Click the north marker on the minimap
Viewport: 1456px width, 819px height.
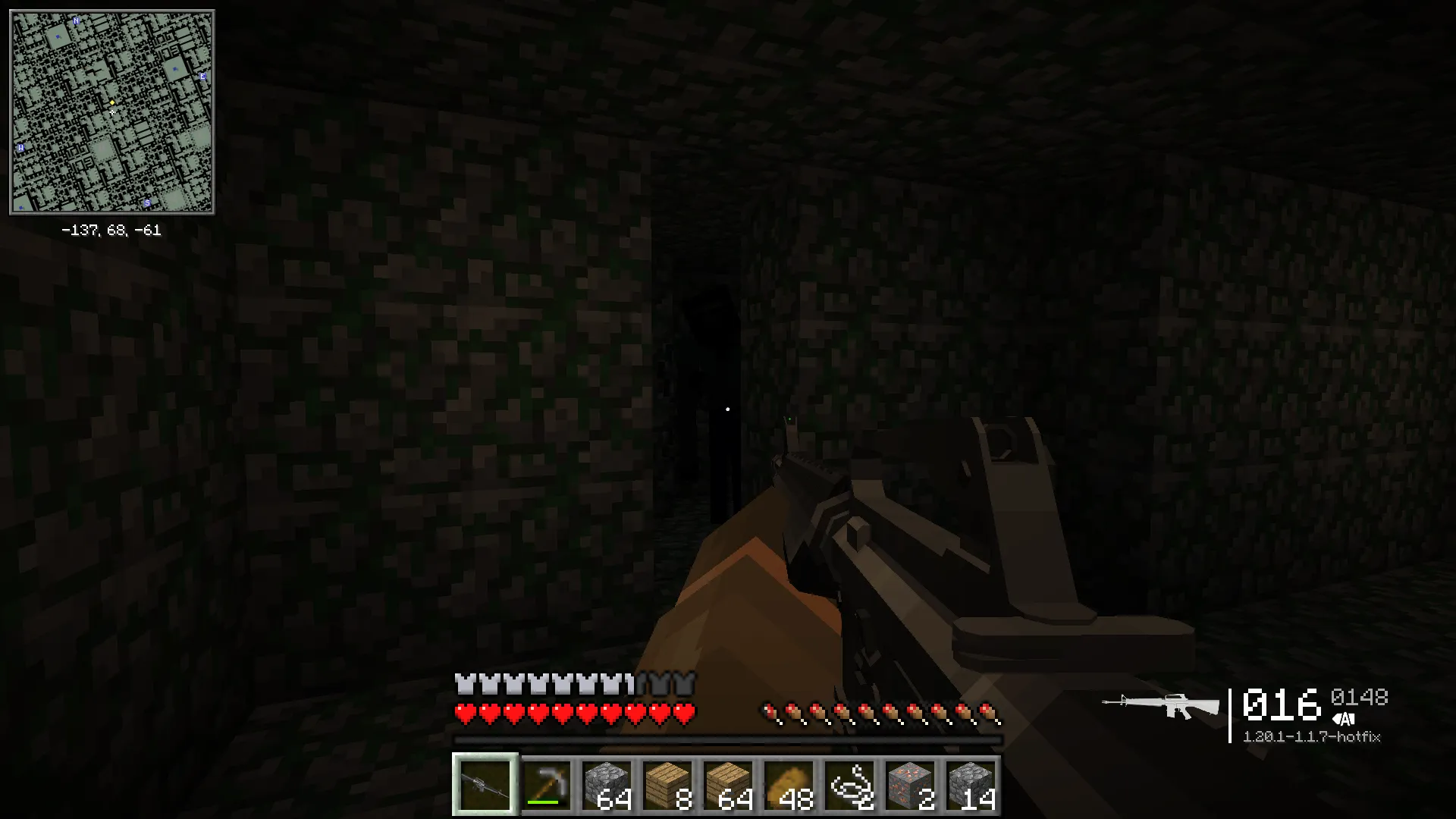[76, 21]
